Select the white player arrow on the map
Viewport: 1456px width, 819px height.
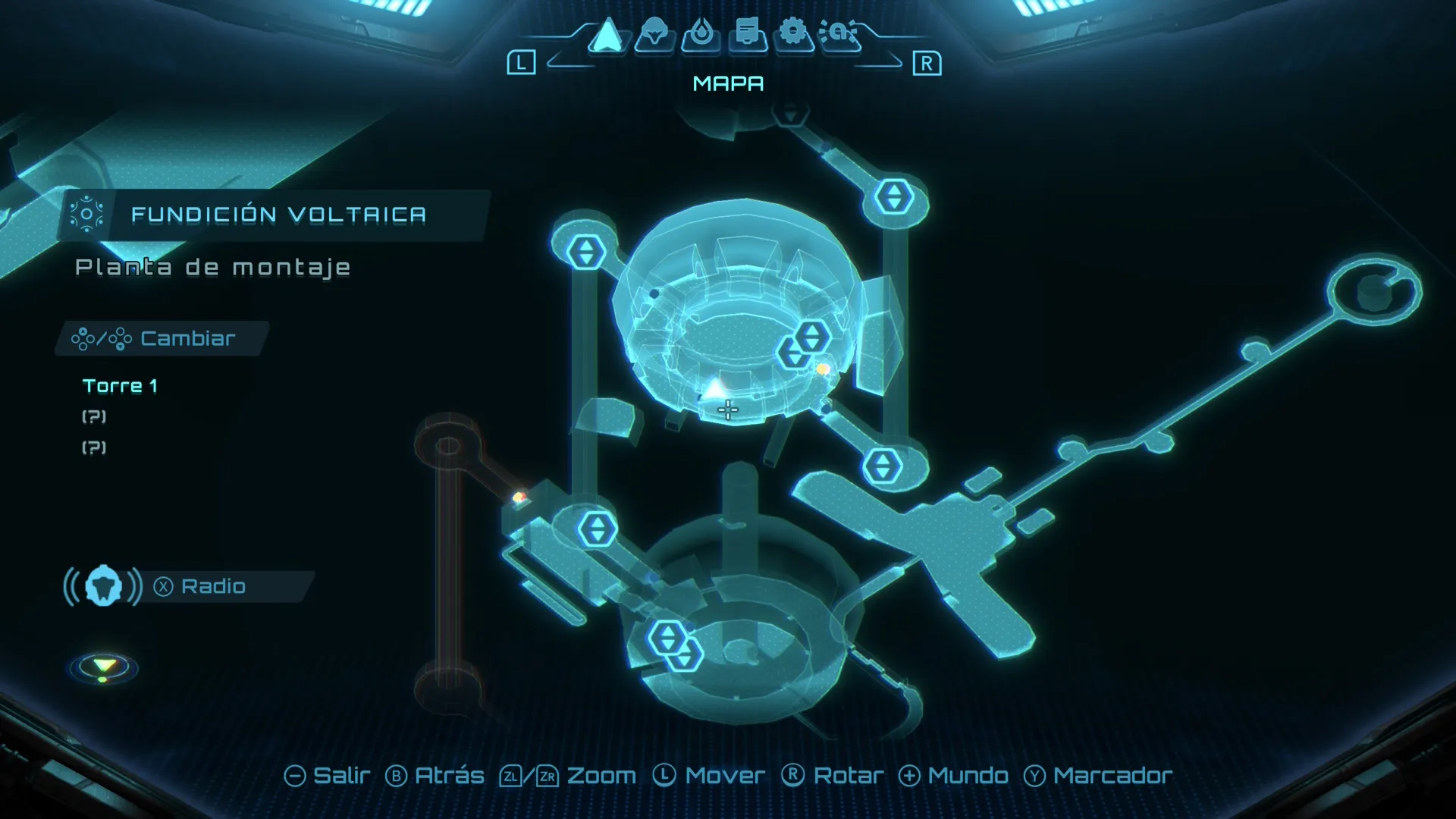click(714, 390)
